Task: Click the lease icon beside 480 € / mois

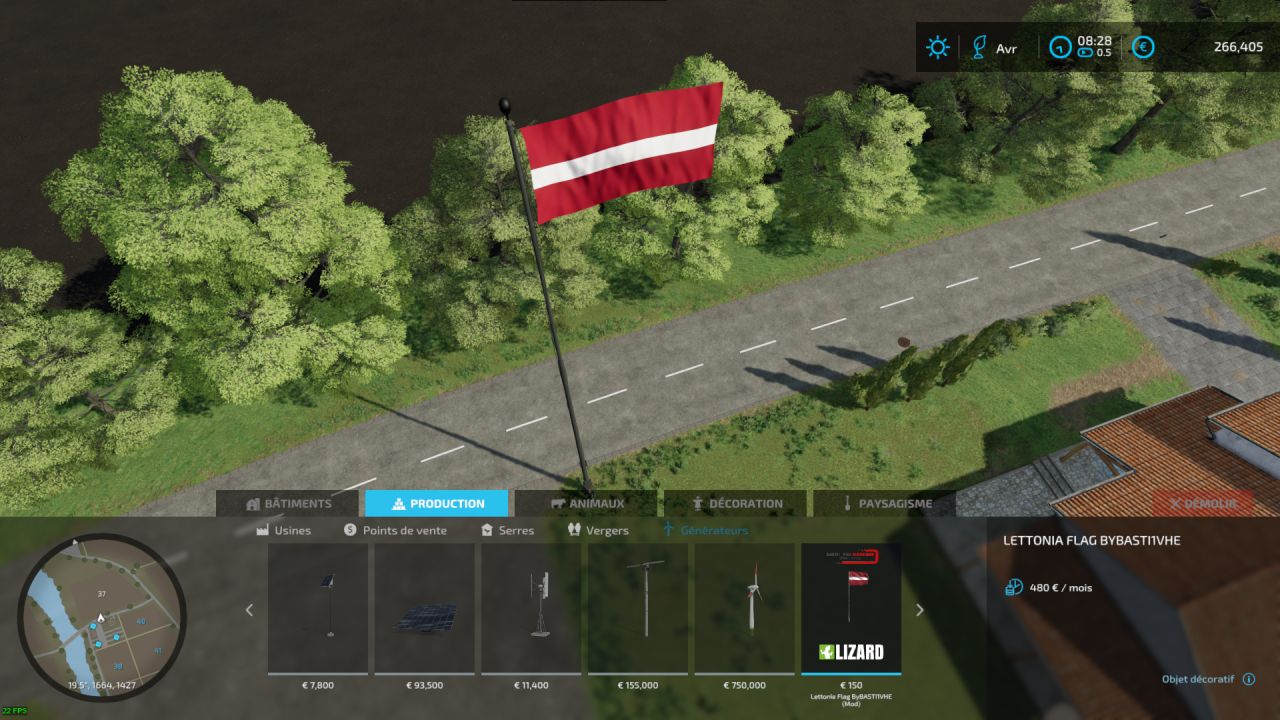Action: pos(1012,588)
